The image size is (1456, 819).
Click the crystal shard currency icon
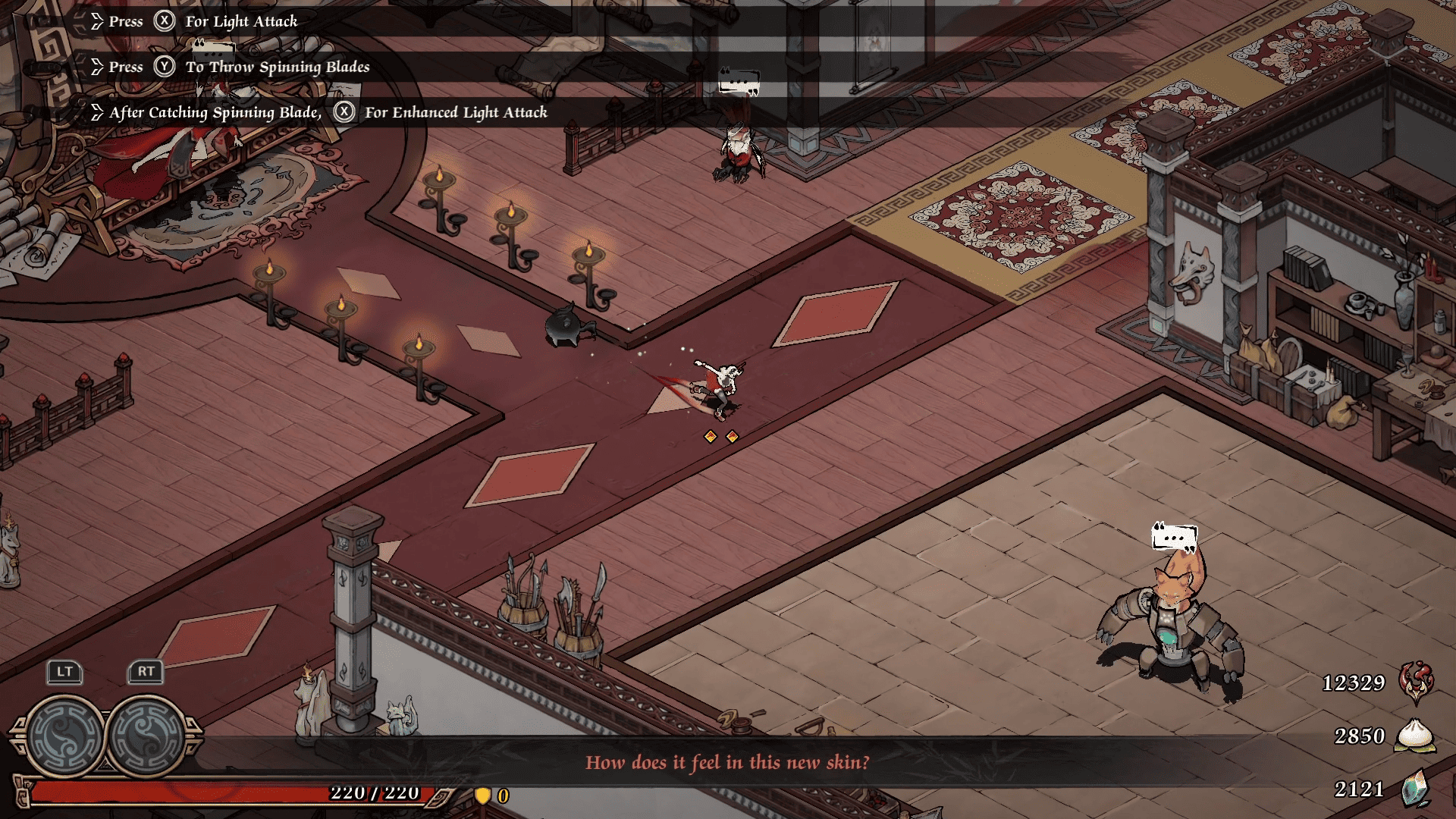tap(1415, 789)
